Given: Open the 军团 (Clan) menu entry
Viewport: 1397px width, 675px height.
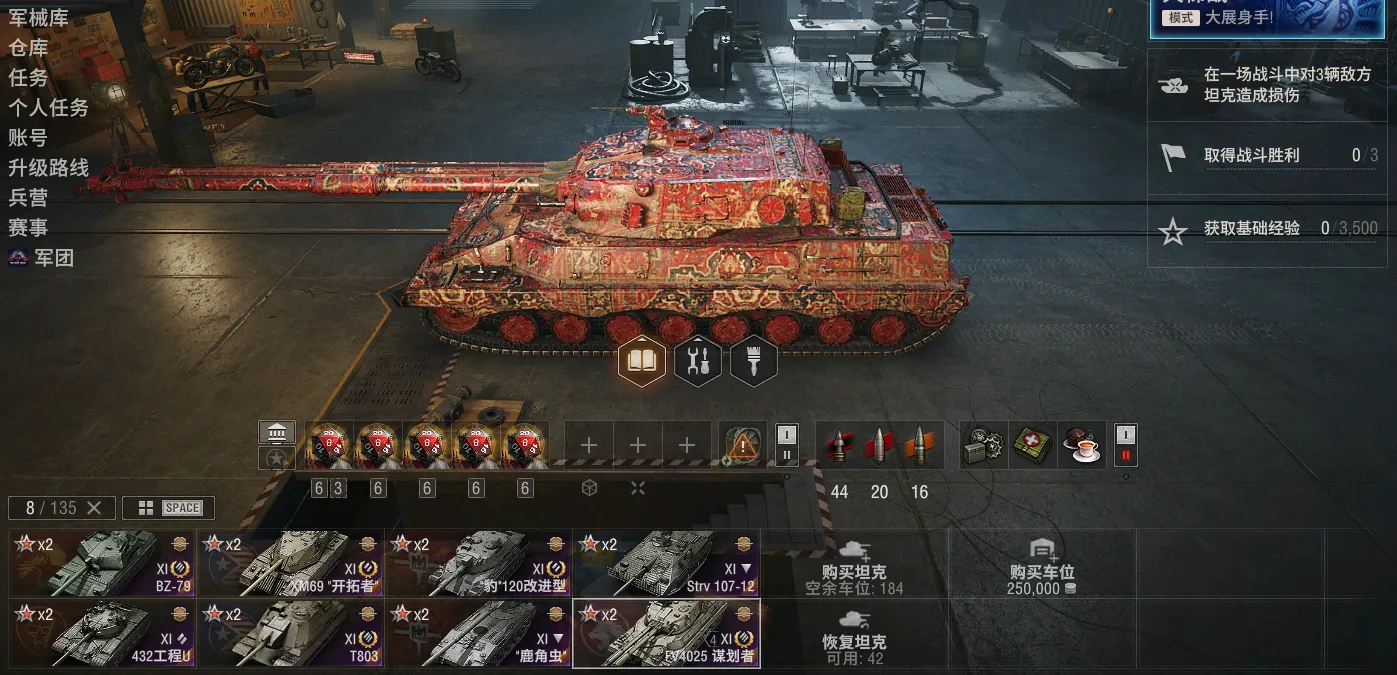Looking at the screenshot, I should point(53,258).
